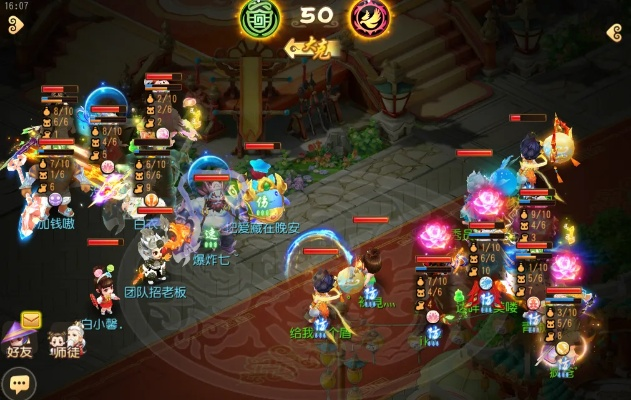Open the yellow mail envelope notification
Image resolution: width=631 pixels, height=400 pixels.
point(31,320)
